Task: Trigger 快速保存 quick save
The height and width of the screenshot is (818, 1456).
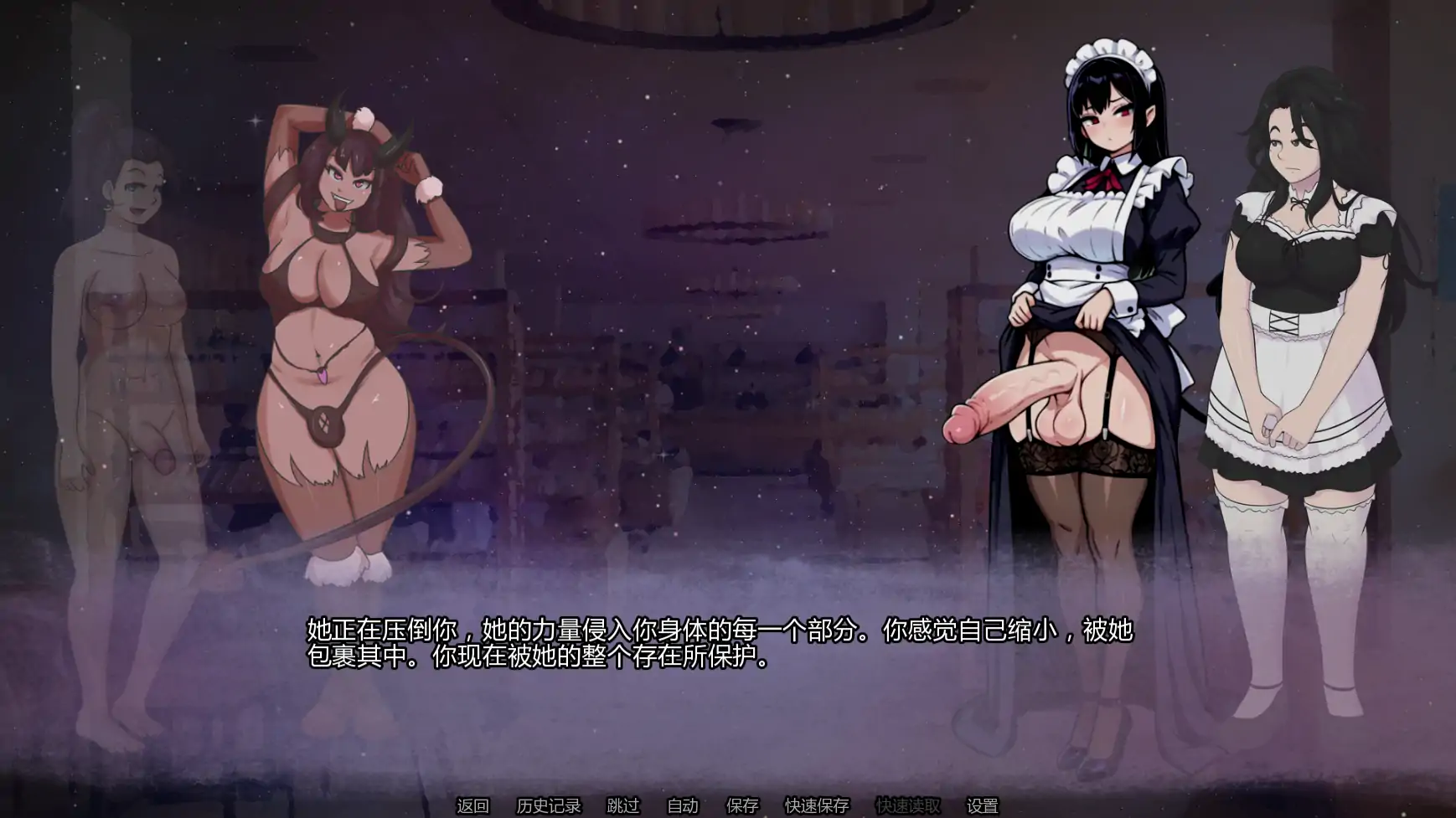Action: coord(816,805)
